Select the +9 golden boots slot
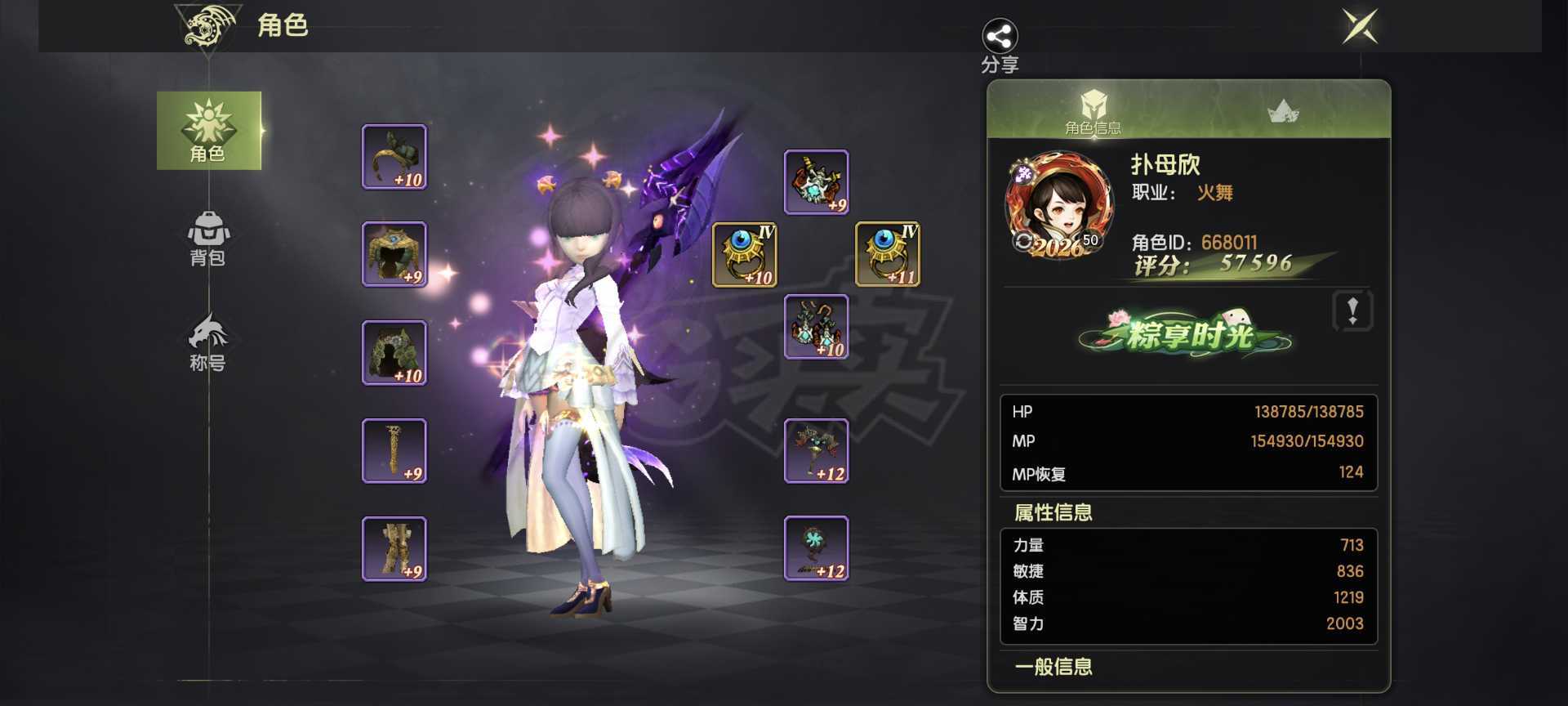Screen dimensions: 1568x706 pos(394,548)
